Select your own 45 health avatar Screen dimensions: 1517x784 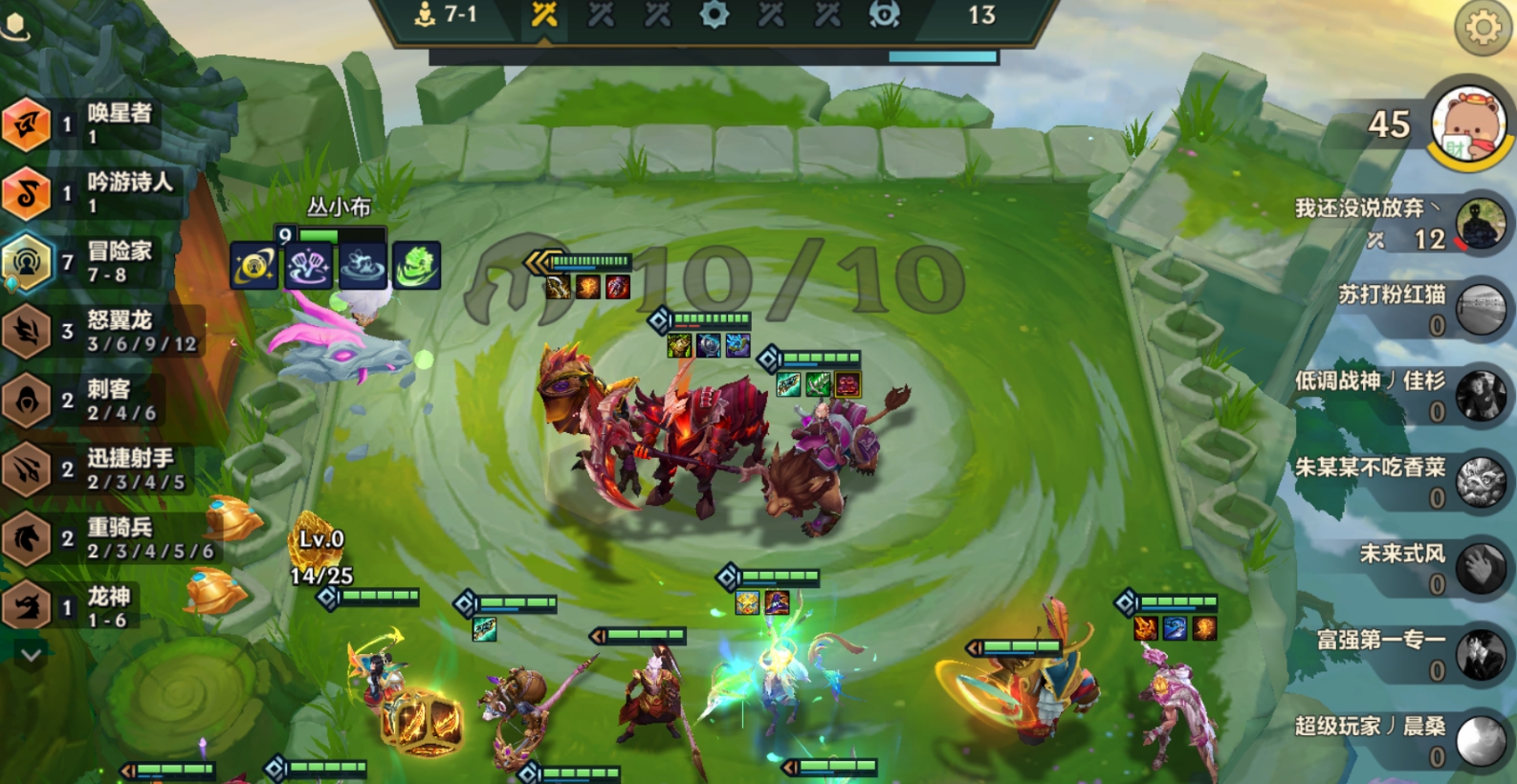tap(1469, 124)
